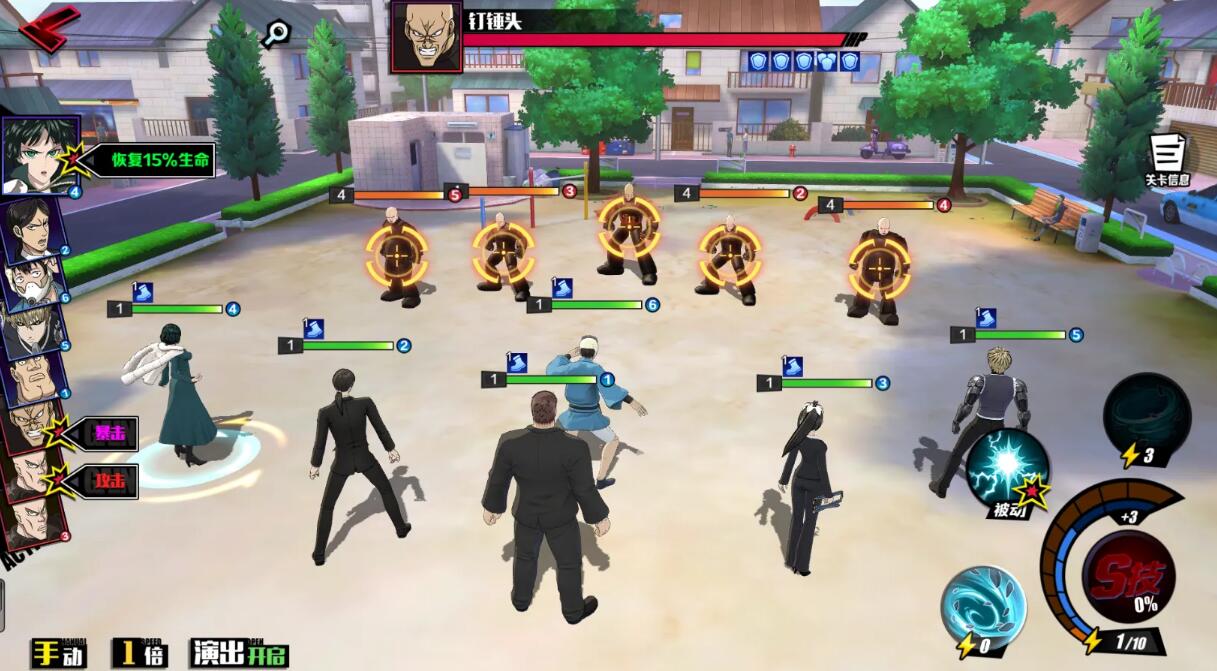Change the 1倍 battle speed

[x=139, y=653]
